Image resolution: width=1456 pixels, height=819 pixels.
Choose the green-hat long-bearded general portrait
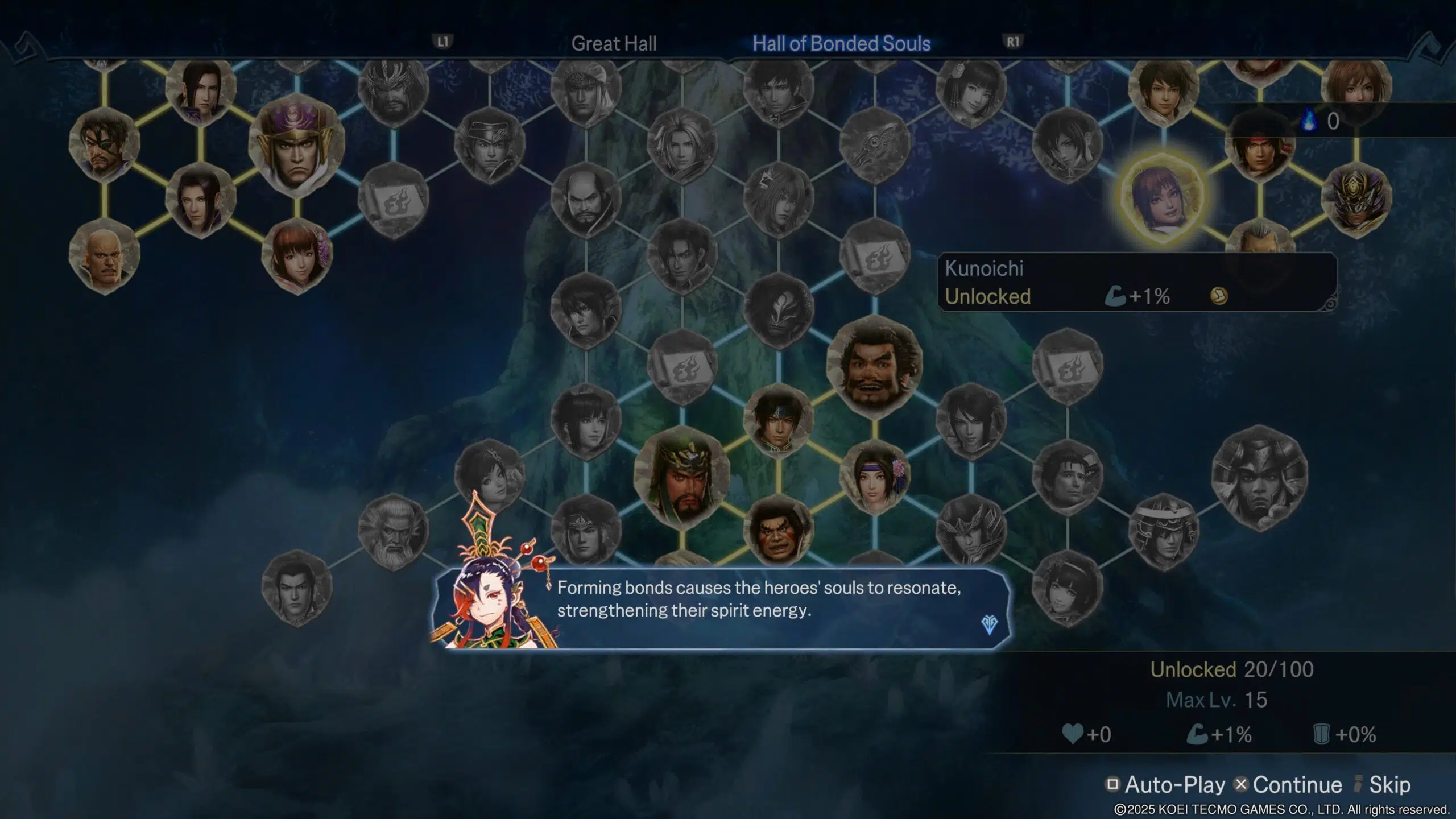[681, 477]
